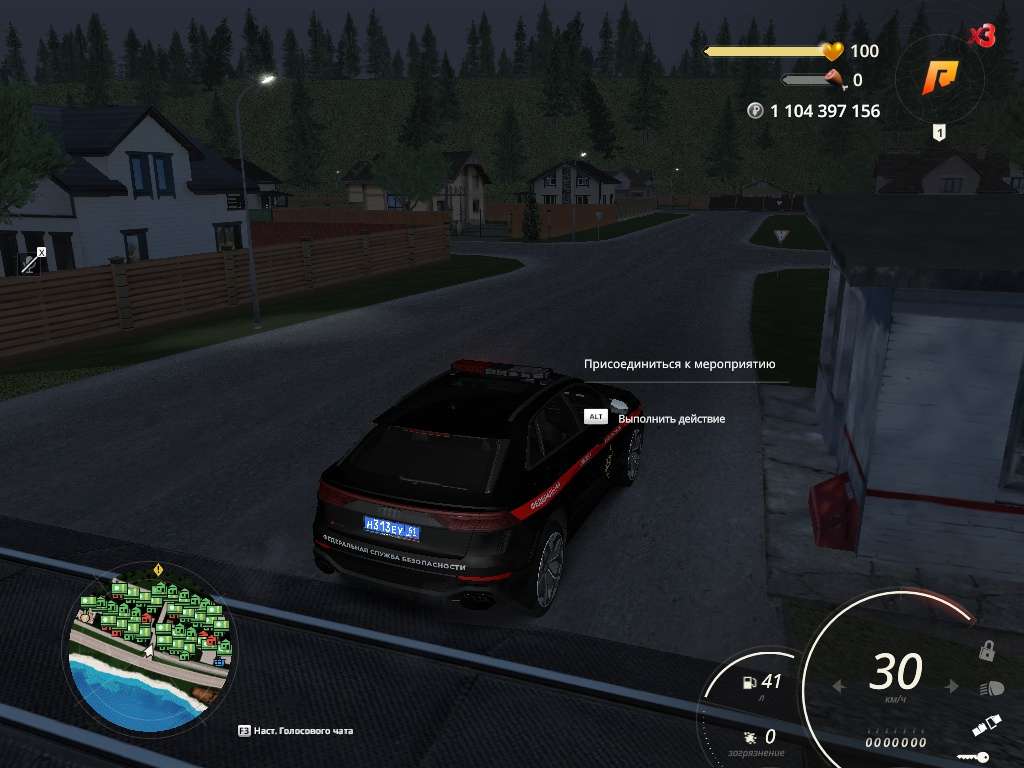Click the yellow warning marker above minimap

pos(158,570)
